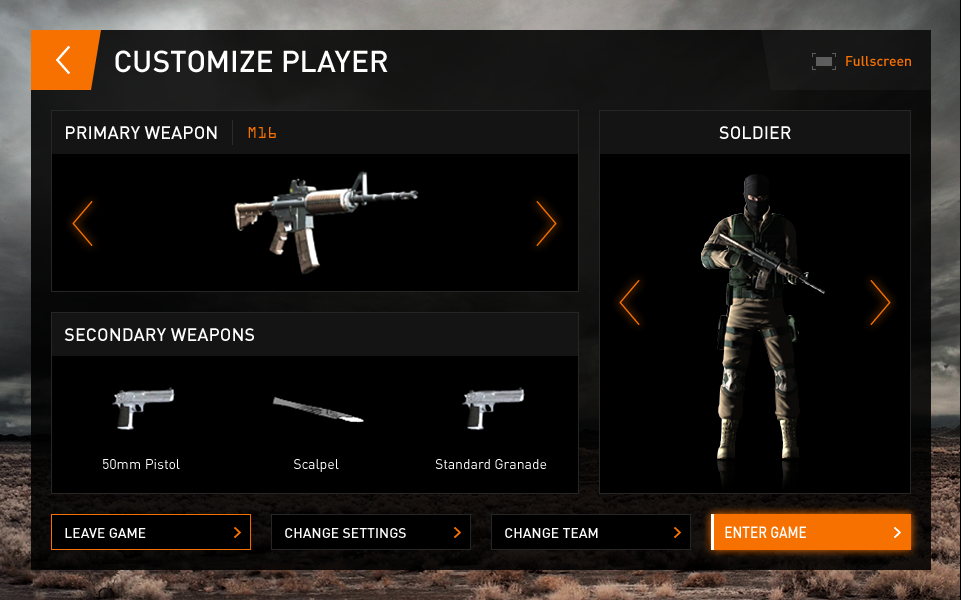Screen dimensions: 961x600
Task: Open the Change Team option
Action: point(591,533)
